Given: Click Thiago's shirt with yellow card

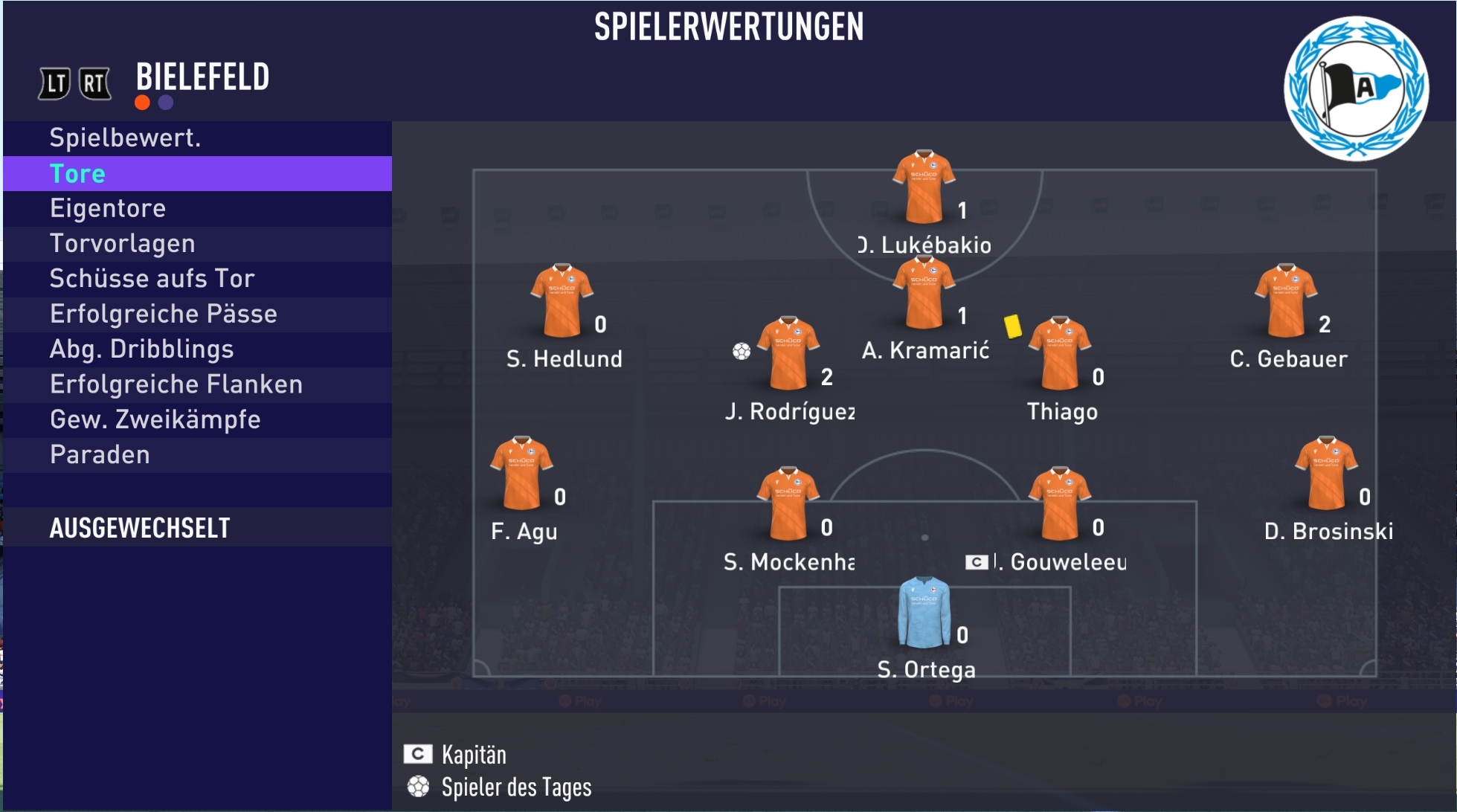Looking at the screenshot, I should [1060, 354].
